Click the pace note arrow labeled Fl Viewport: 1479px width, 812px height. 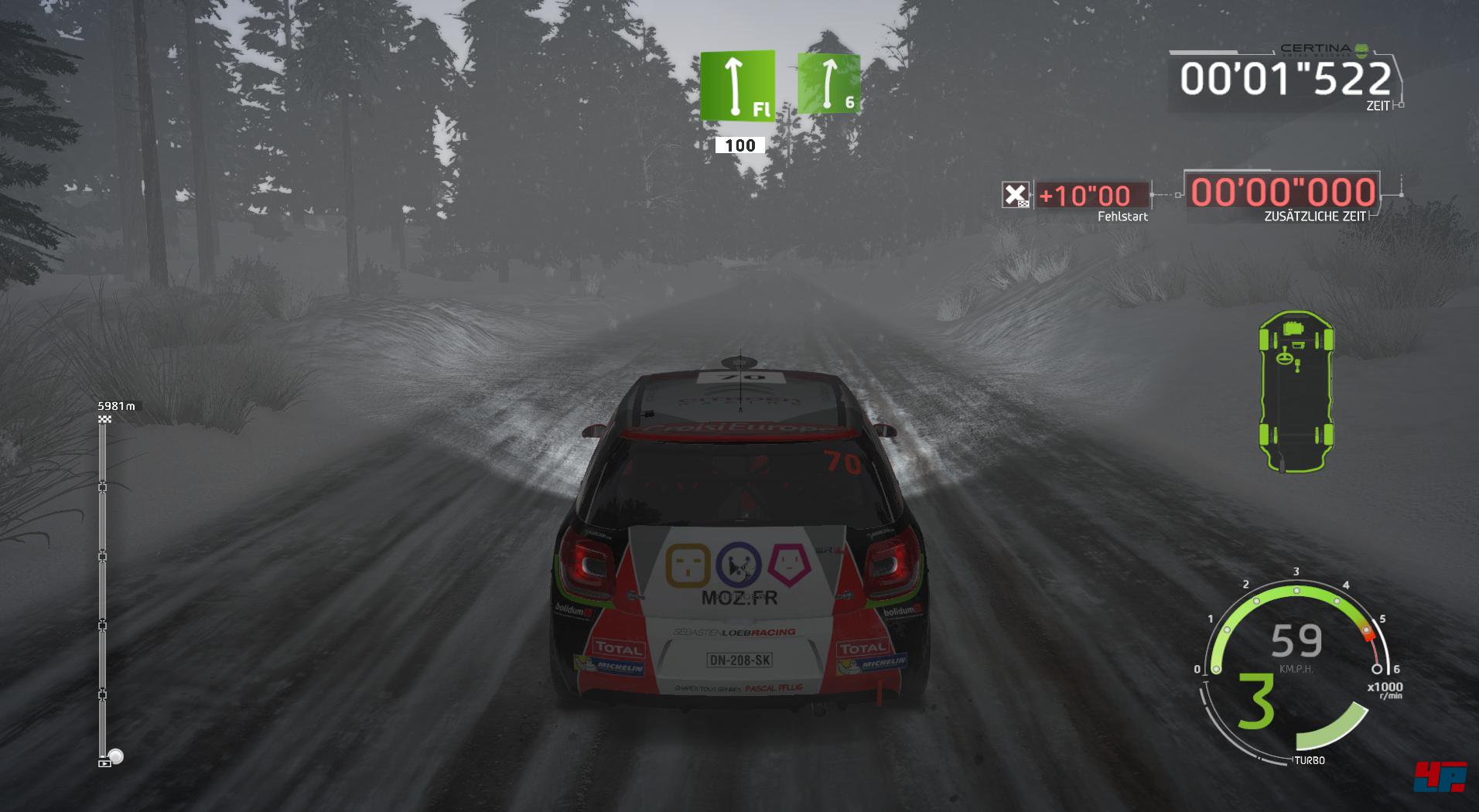(737, 86)
